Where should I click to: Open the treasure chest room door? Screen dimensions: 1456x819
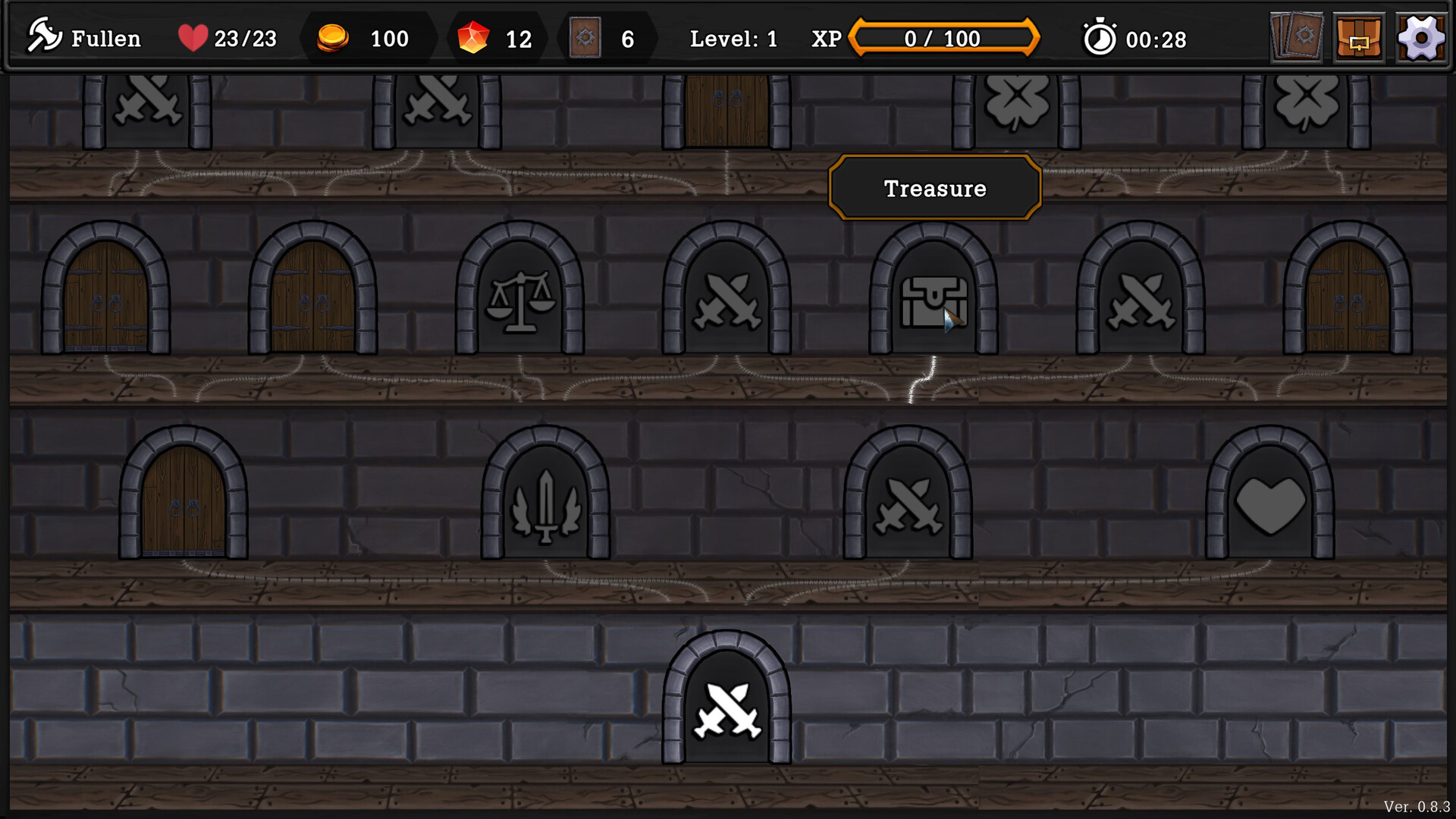934,300
